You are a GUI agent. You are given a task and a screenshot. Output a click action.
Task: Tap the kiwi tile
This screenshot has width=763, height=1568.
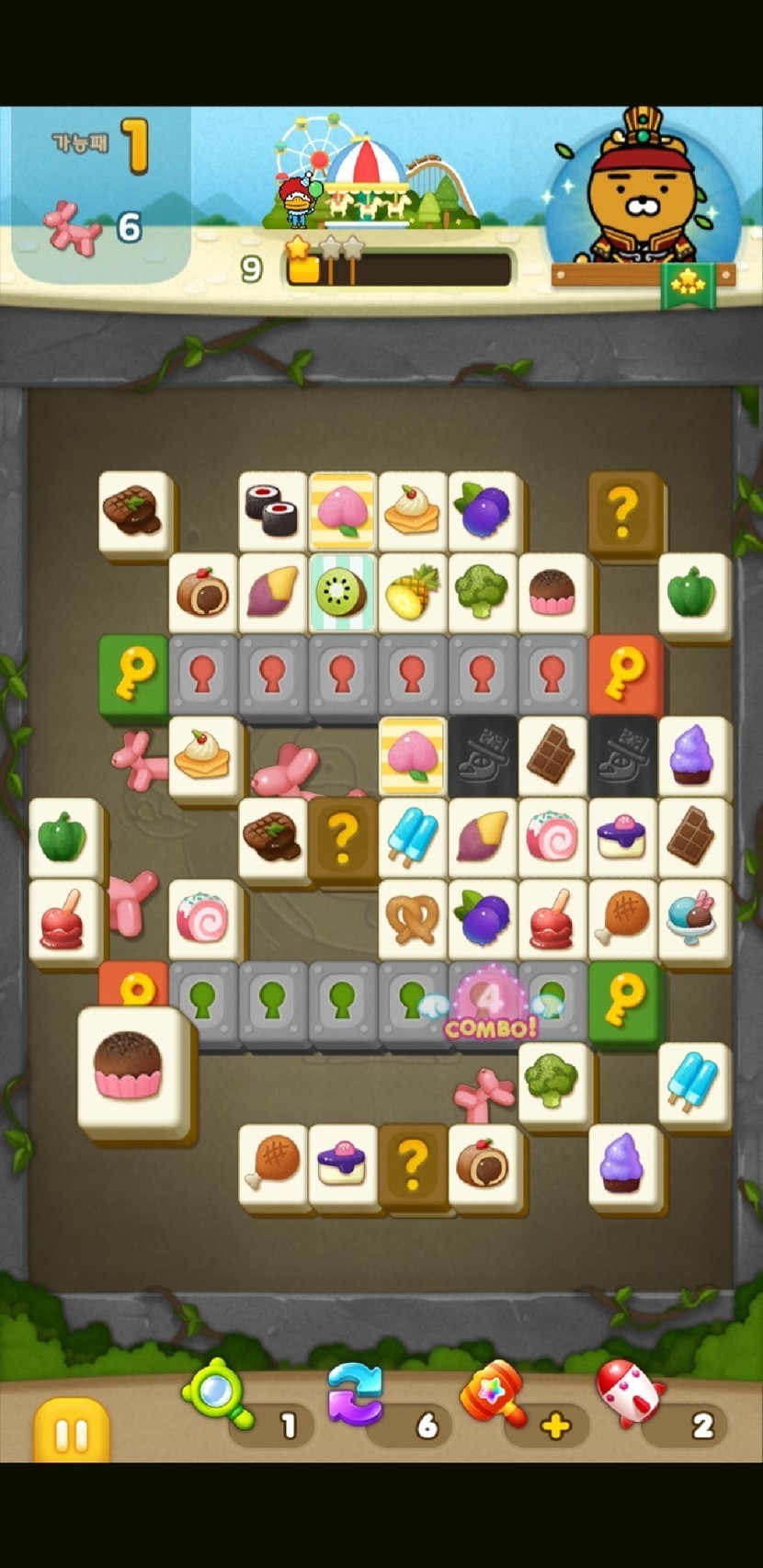(x=341, y=591)
